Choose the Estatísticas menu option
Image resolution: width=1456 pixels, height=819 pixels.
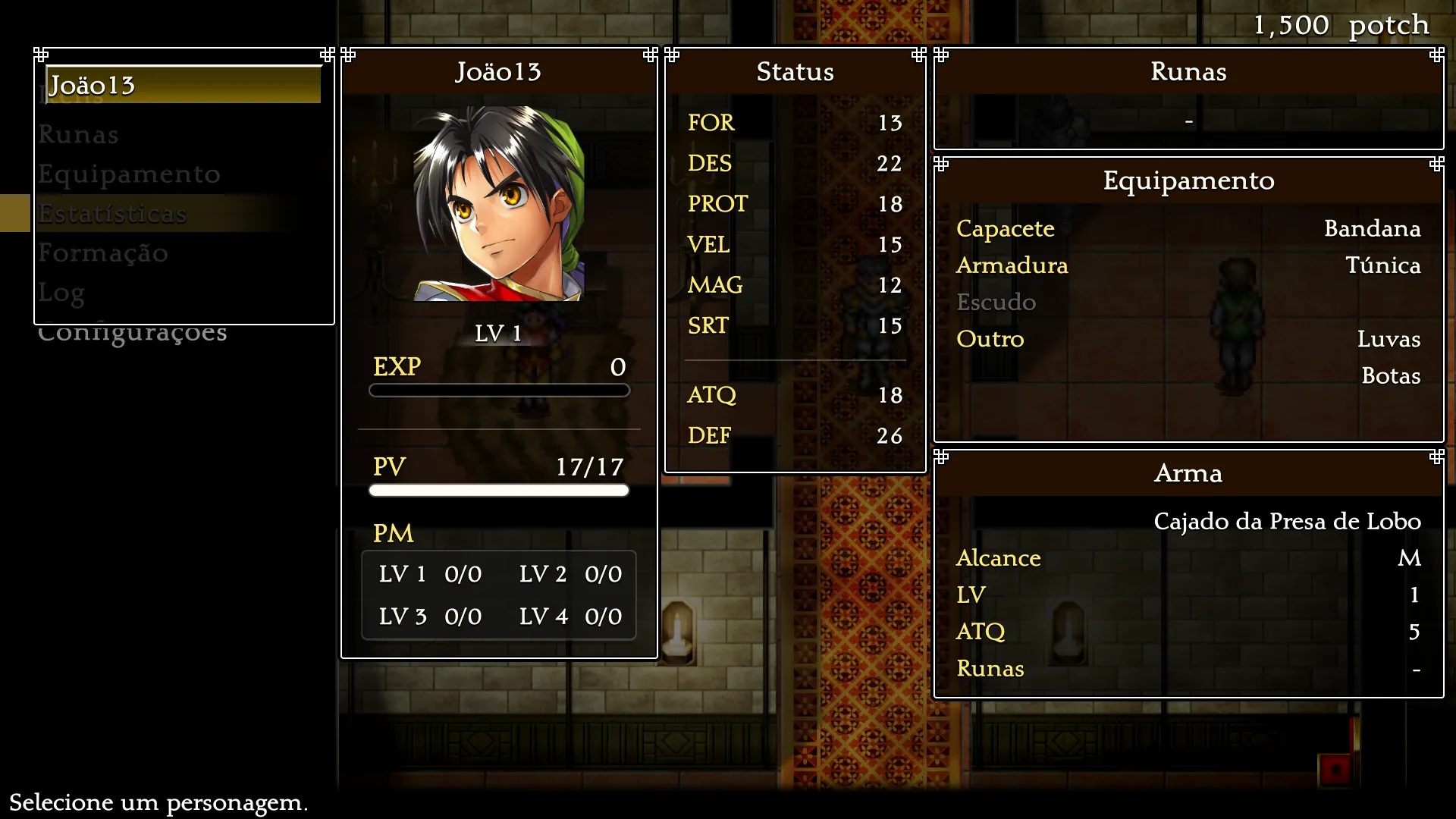pyautogui.click(x=113, y=214)
